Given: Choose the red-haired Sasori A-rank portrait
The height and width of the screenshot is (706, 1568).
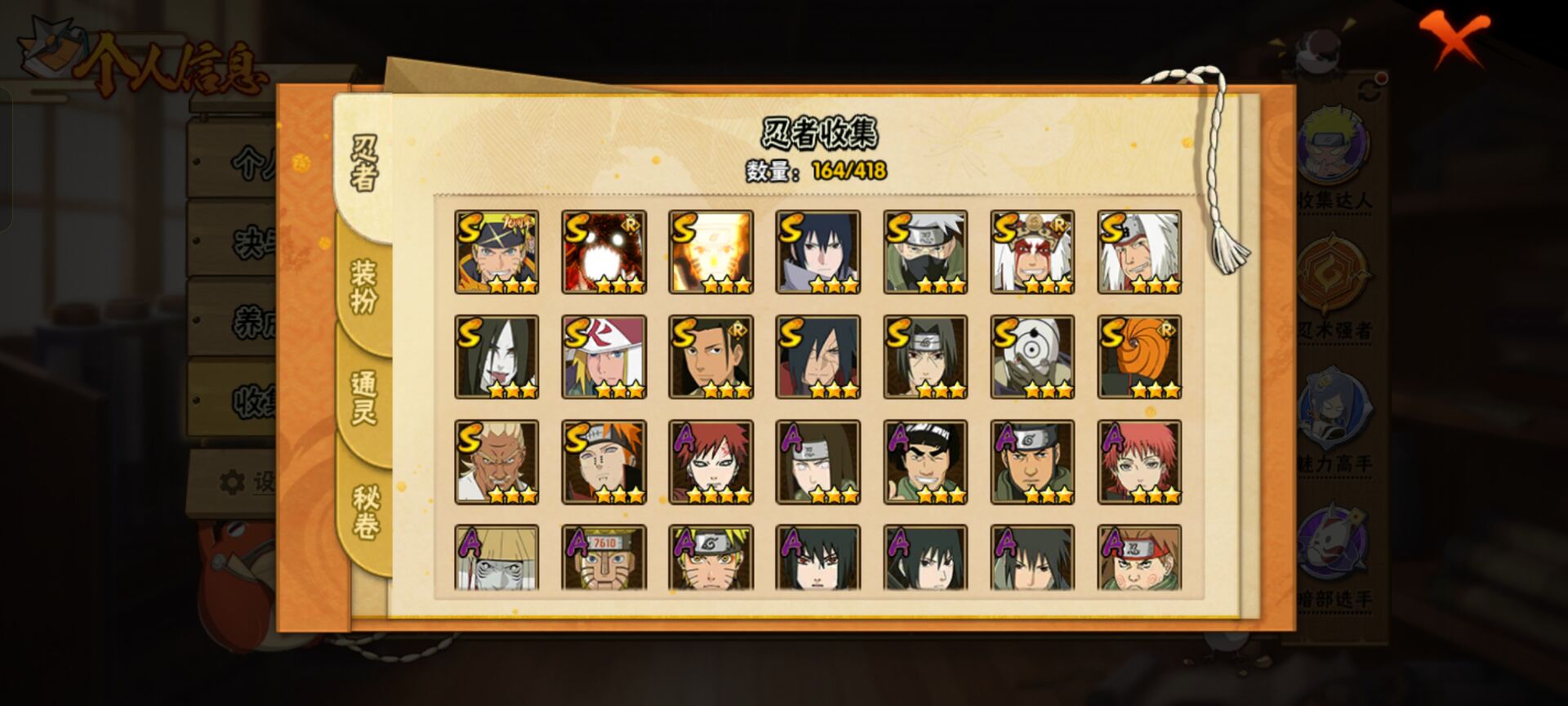Looking at the screenshot, I should coord(1139,462).
